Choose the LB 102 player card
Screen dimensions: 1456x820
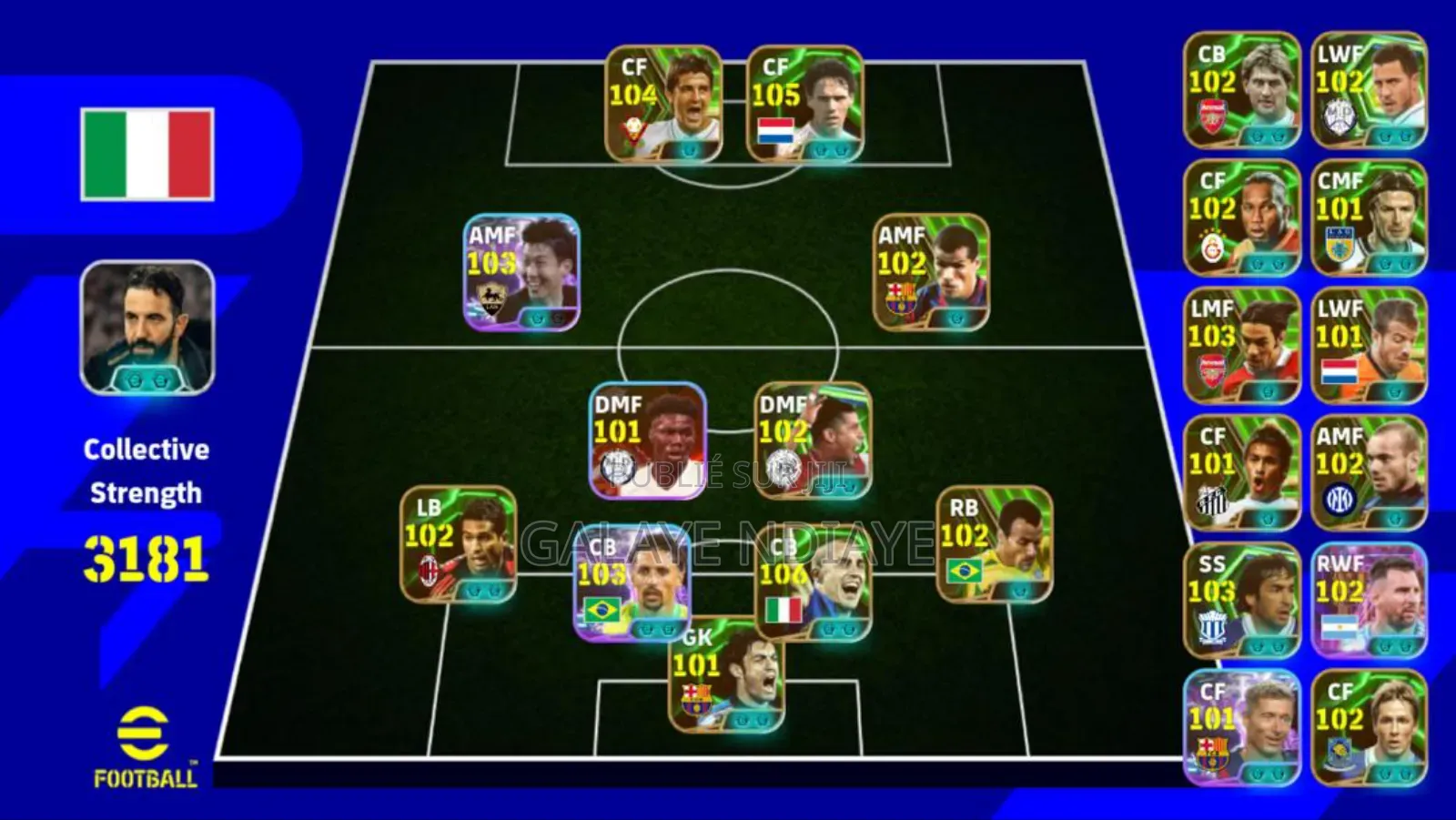tap(459, 544)
